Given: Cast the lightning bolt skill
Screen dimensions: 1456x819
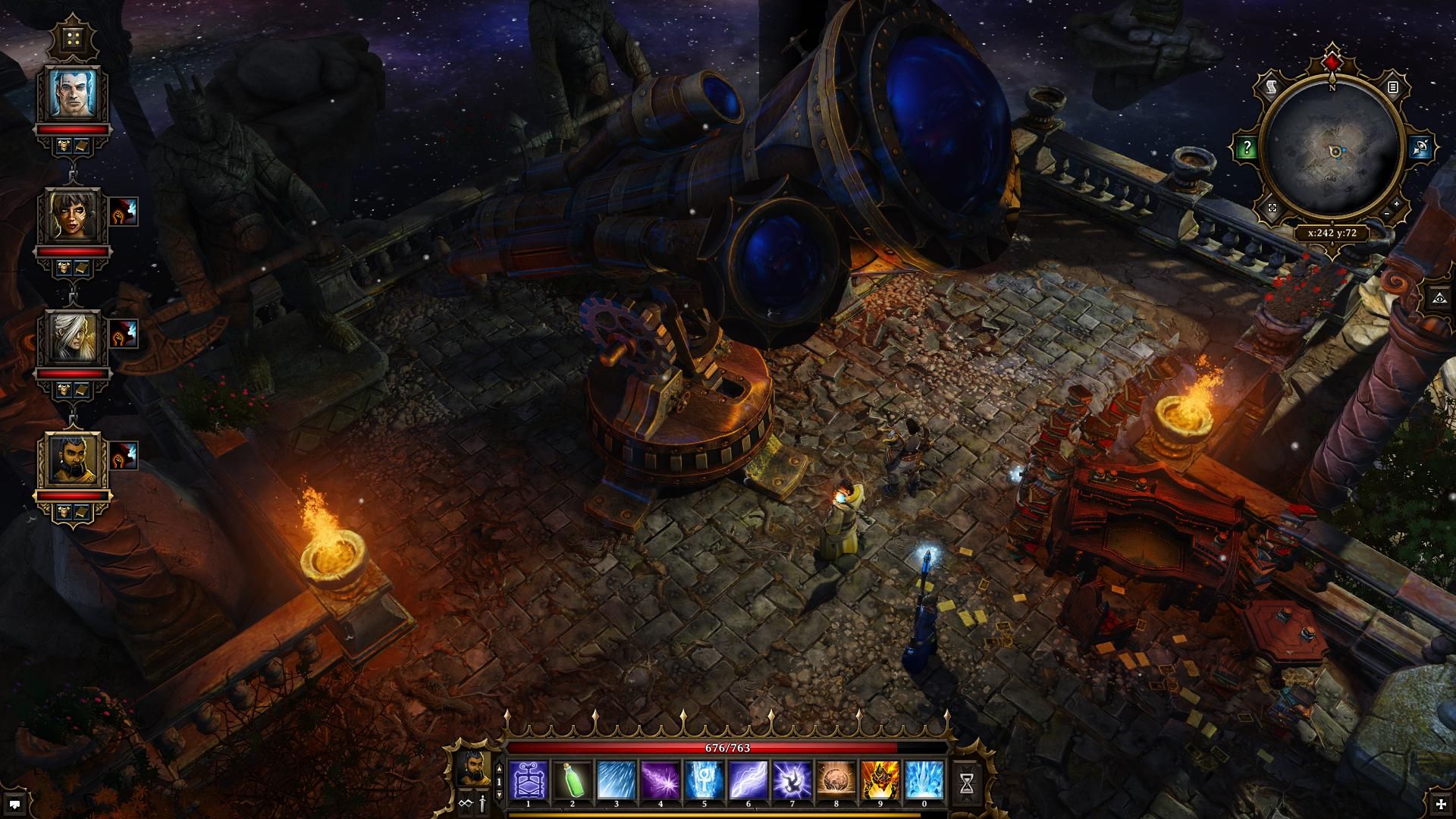Looking at the screenshot, I should tap(748, 780).
